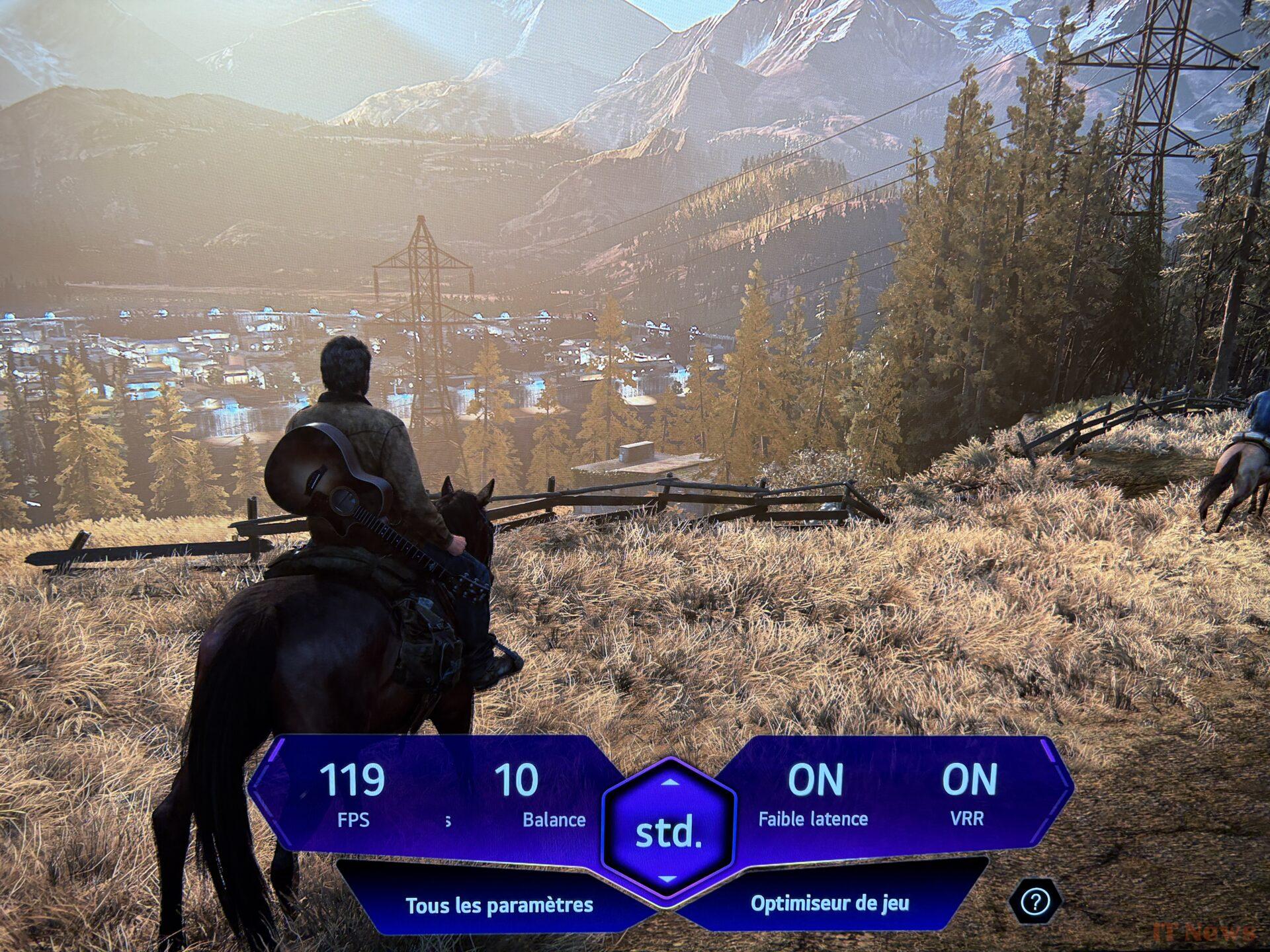Click the down arrow below std.

[x=668, y=879]
